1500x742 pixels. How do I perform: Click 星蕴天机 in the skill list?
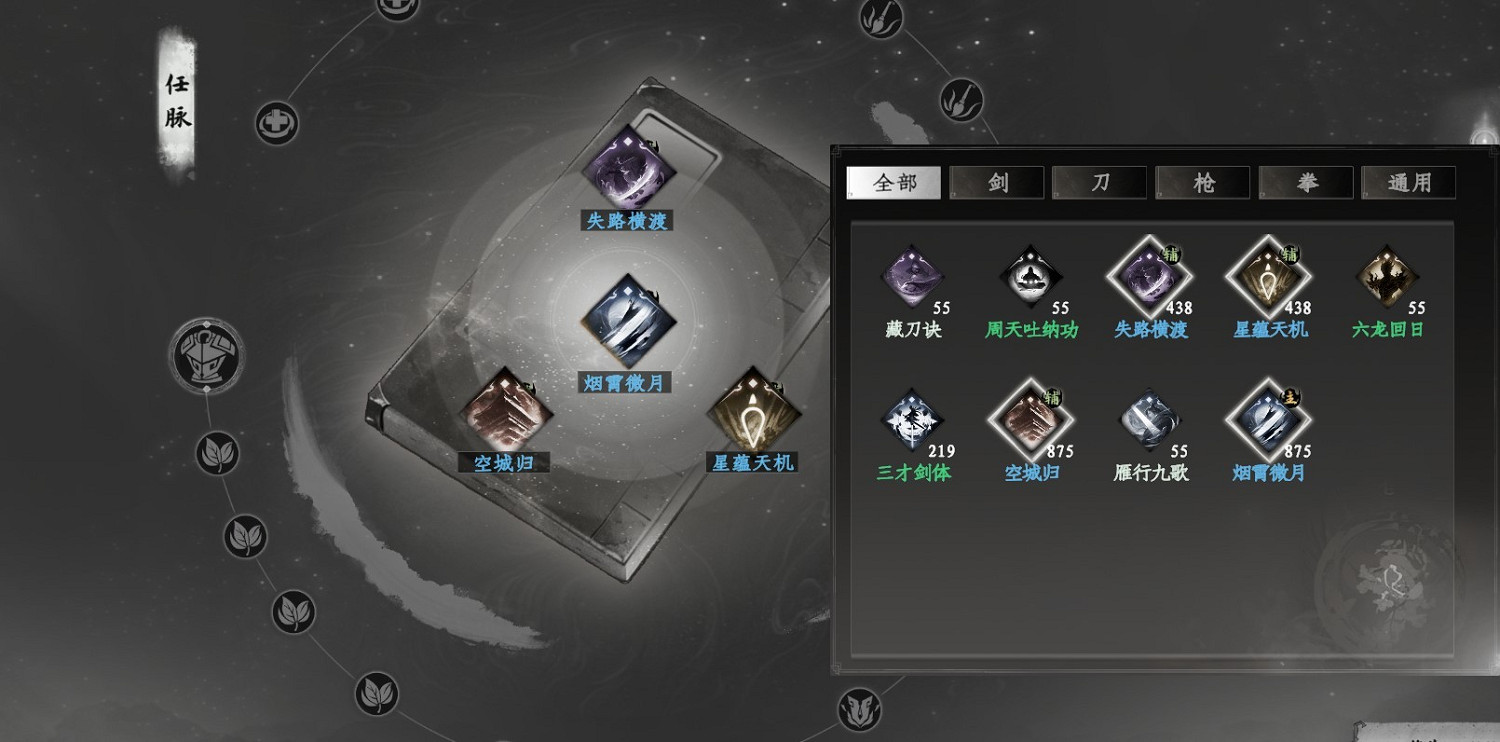pos(1268,277)
